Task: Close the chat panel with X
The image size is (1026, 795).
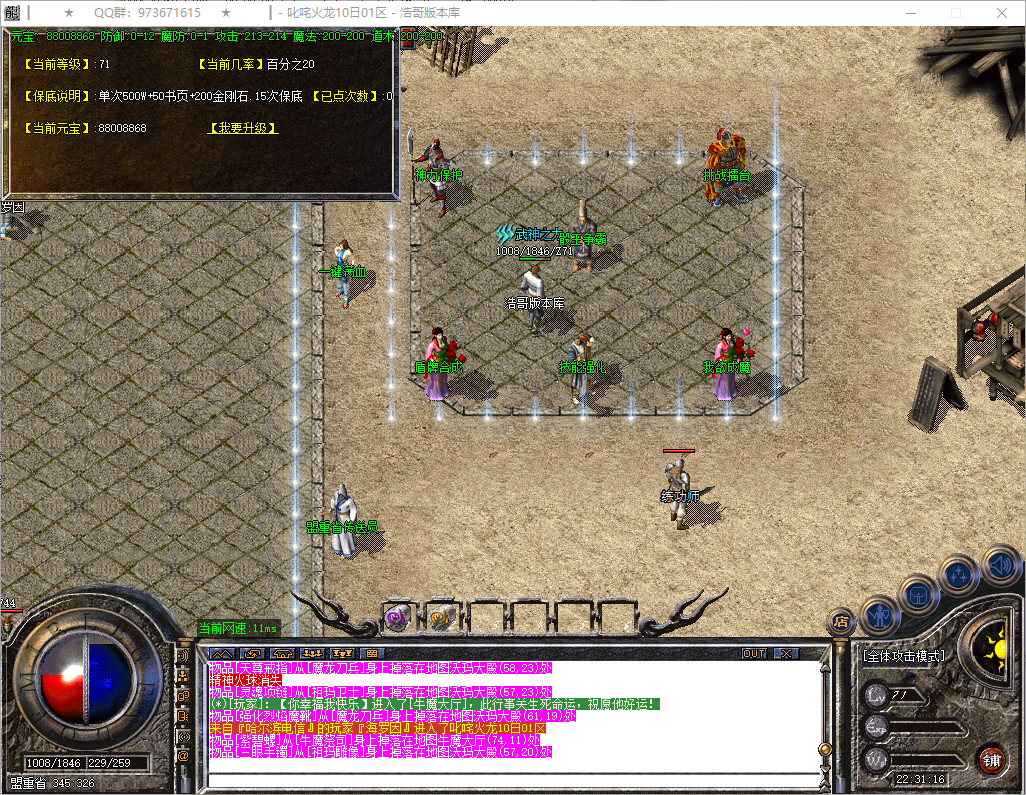Action: click(787, 654)
